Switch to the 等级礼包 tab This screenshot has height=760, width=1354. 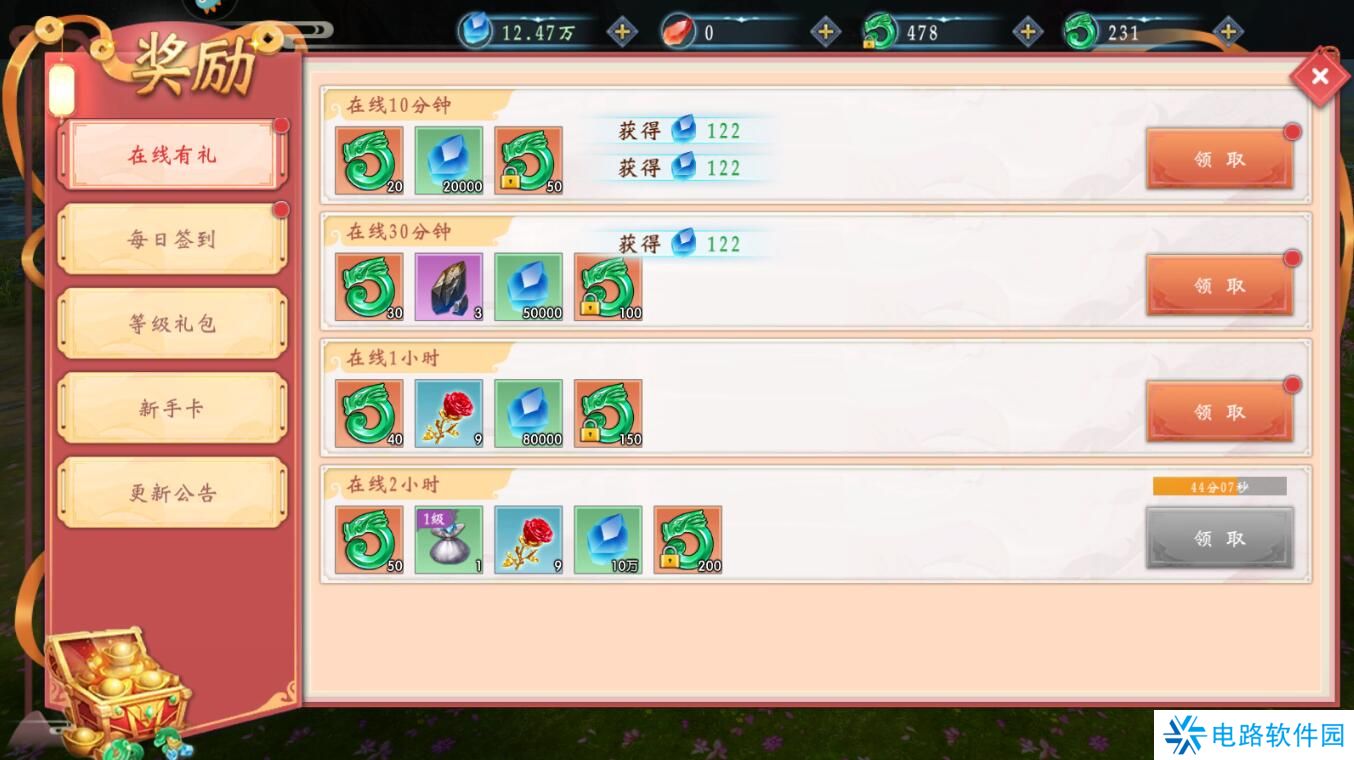(170, 322)
